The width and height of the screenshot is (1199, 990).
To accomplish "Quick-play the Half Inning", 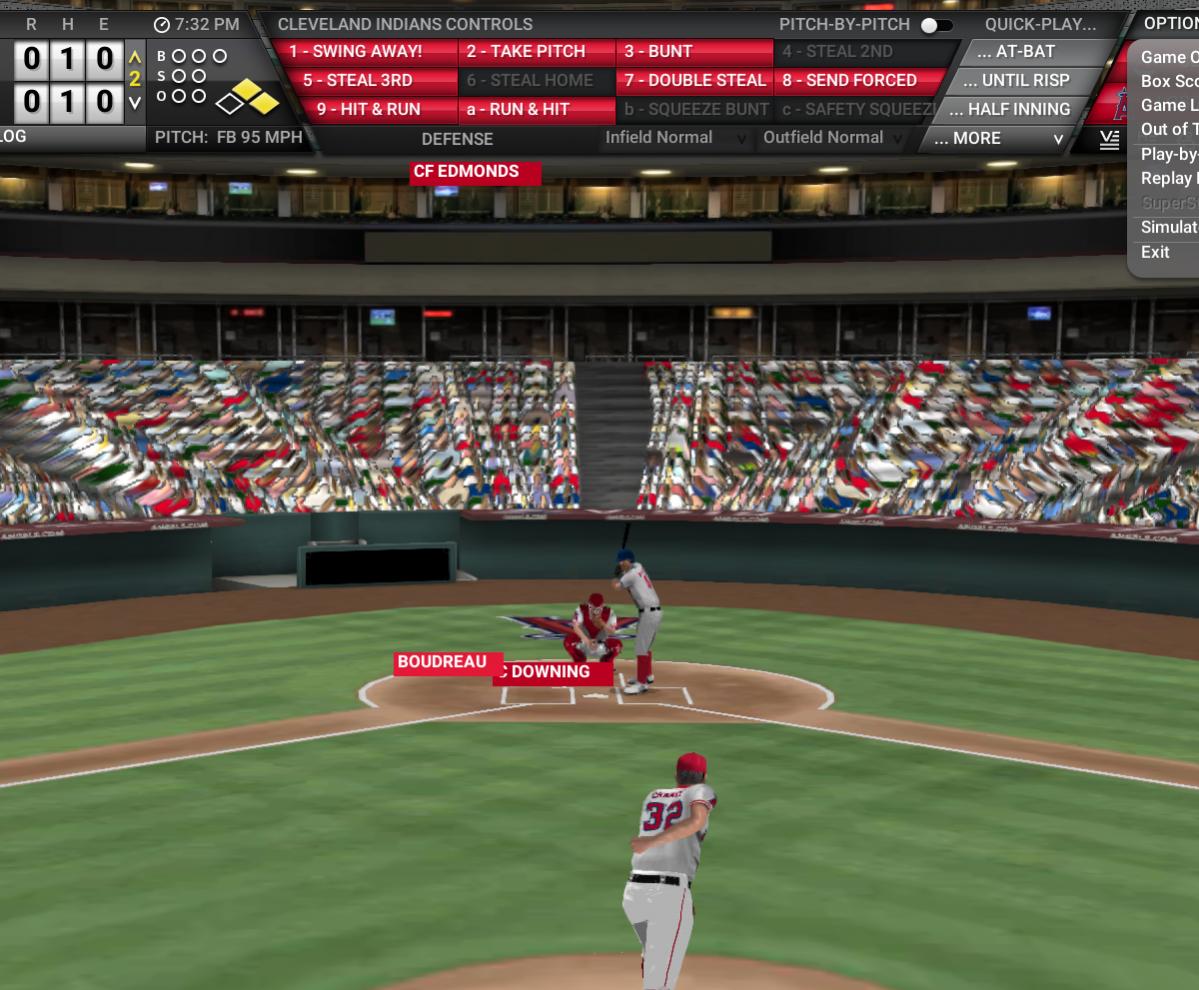I will [1017, 110].
